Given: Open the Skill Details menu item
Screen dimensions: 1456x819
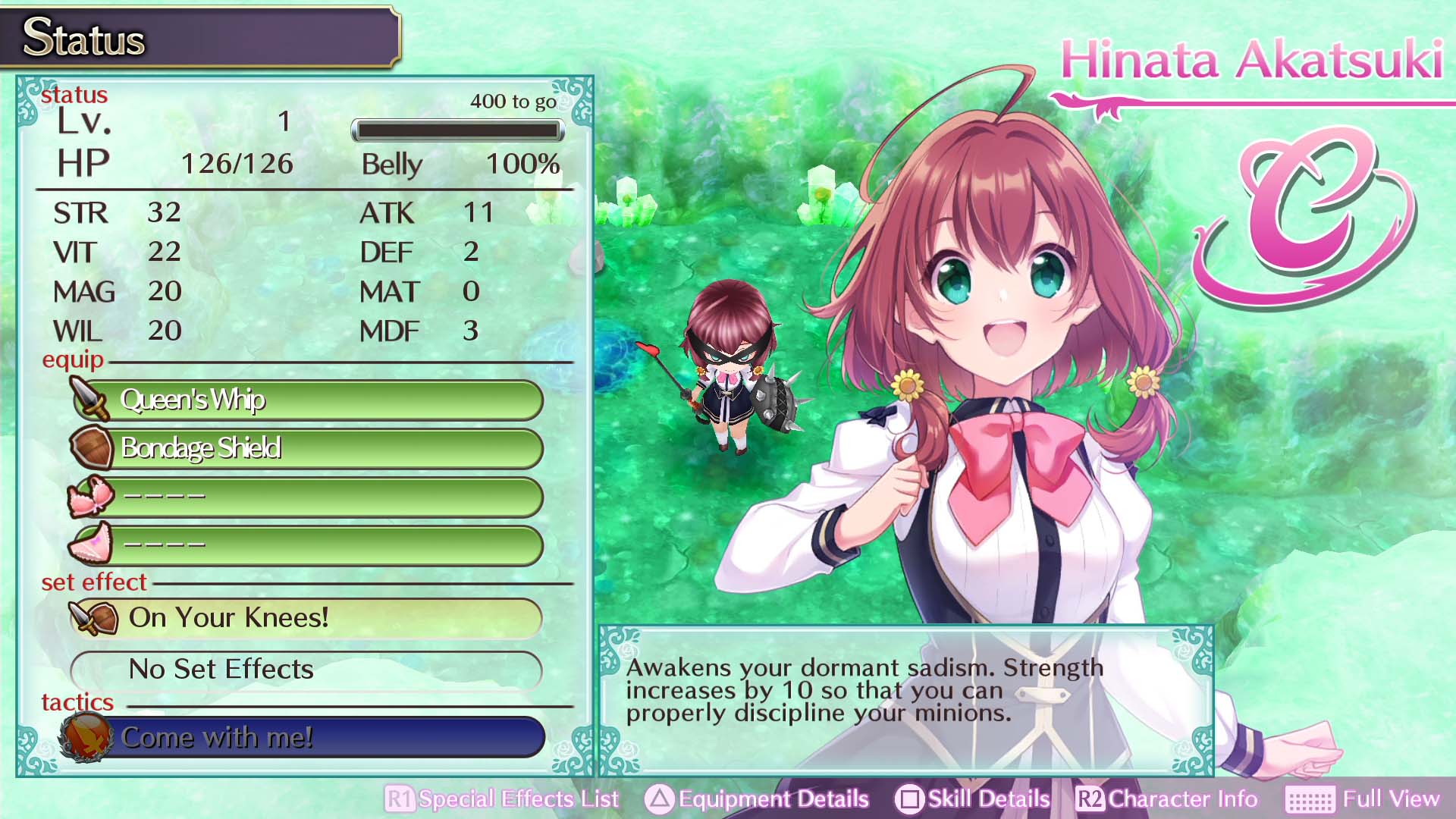Looking at the screenshot, I should tap(986, 799).
